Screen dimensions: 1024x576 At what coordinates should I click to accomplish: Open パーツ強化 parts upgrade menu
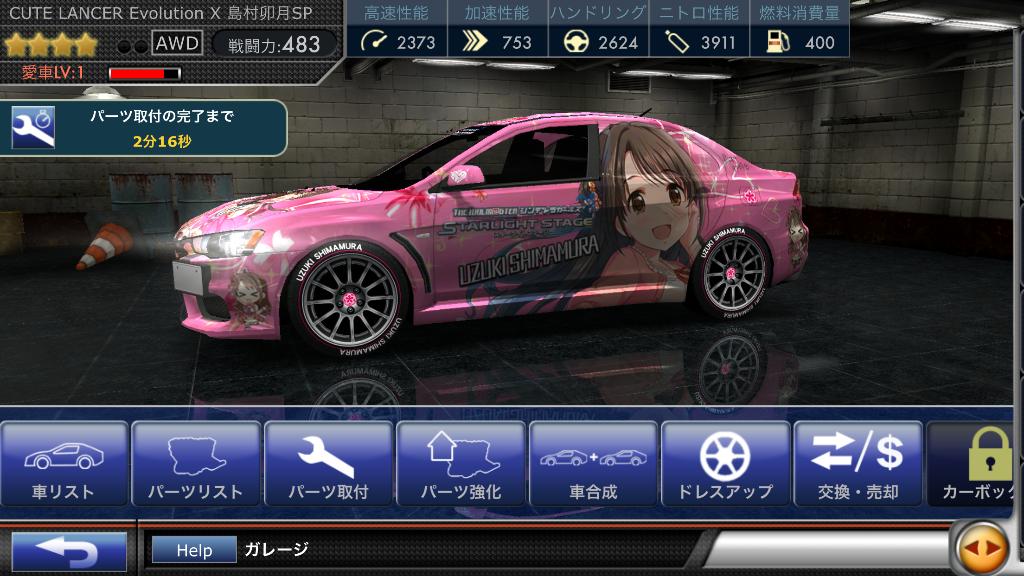tap(460, 465)
